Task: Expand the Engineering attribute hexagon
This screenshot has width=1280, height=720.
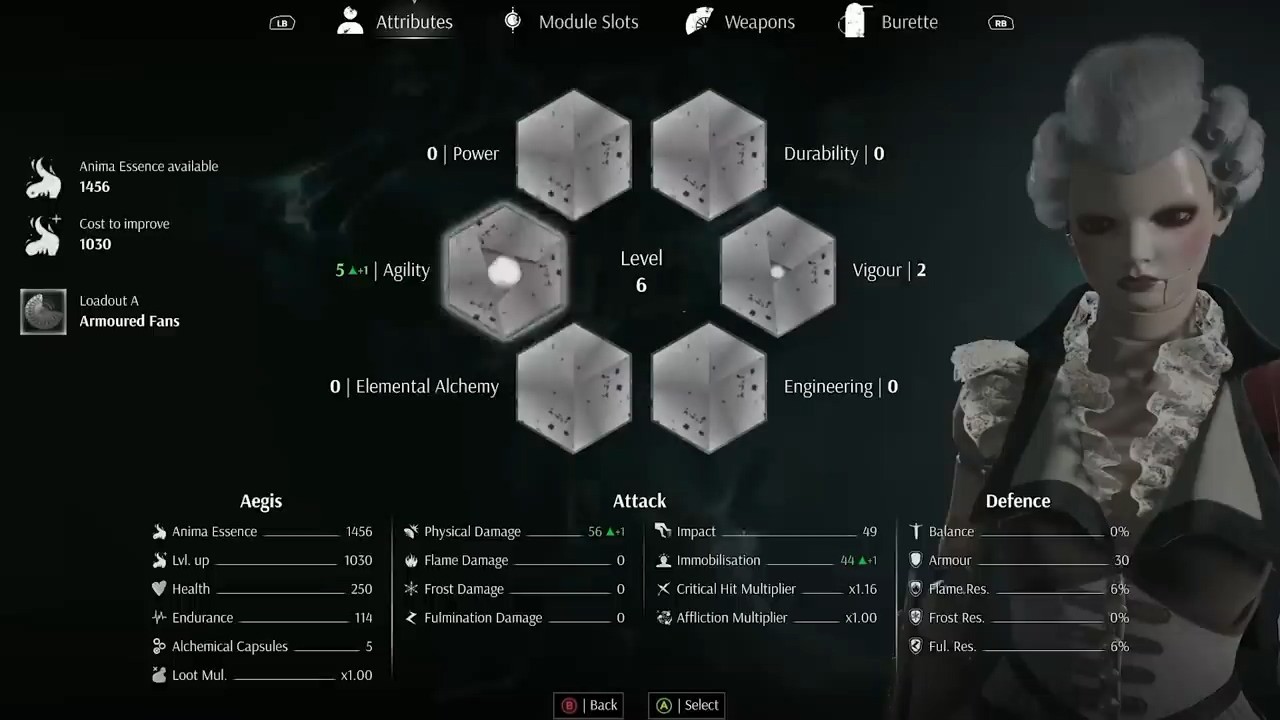Action: coord(709,388)
